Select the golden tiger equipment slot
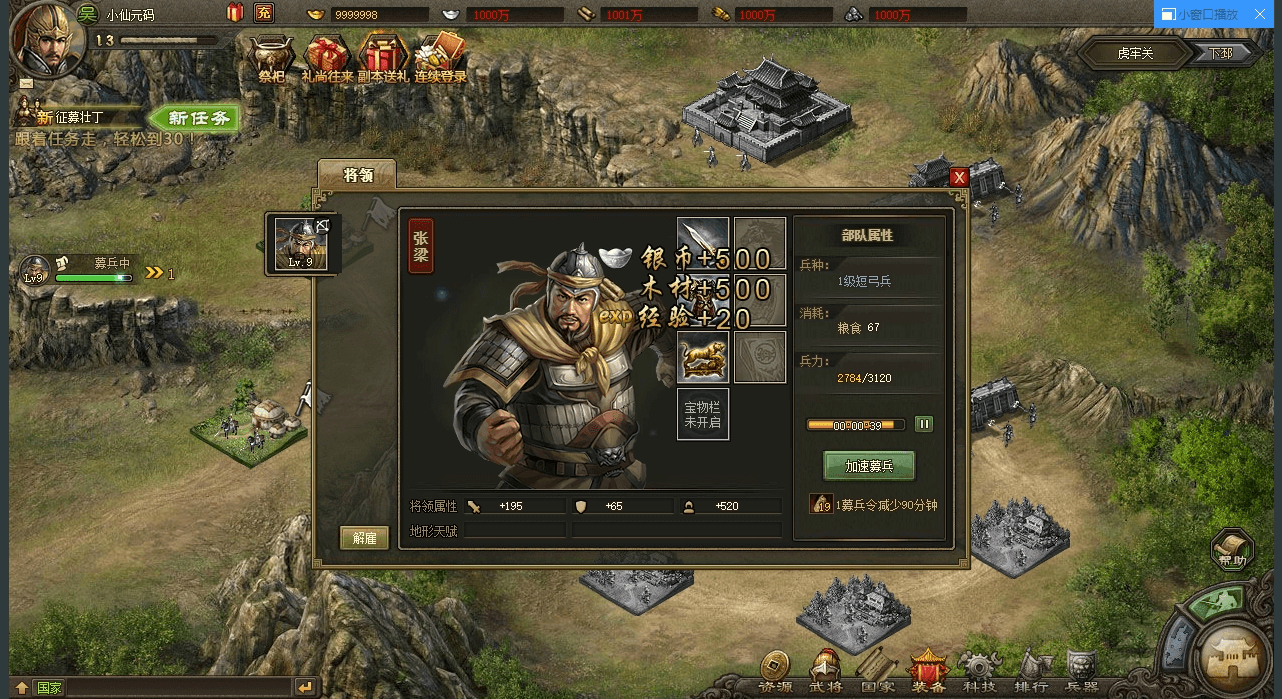Viewport: 1282px width, 699px height. (x=702, y=357)
